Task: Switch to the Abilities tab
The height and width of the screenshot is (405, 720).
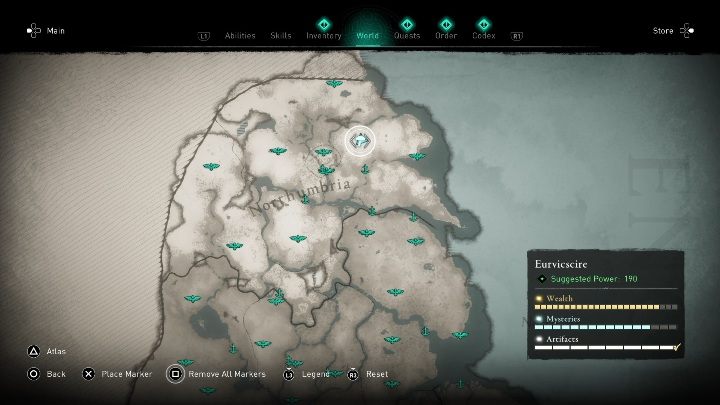Action: [240, 36]
